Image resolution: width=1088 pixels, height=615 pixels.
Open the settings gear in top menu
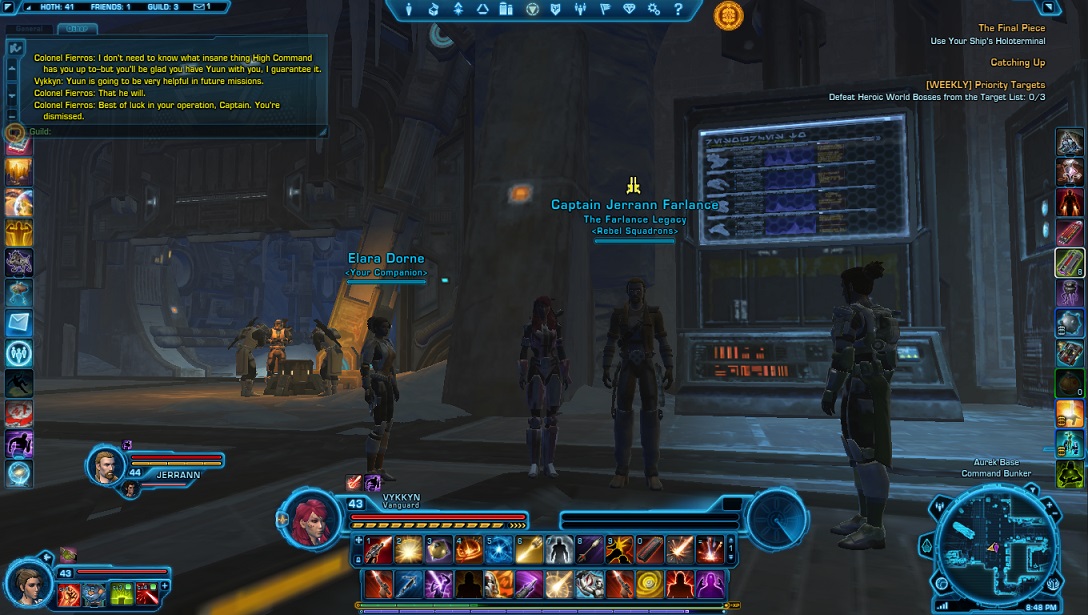[x=654, y=9]
